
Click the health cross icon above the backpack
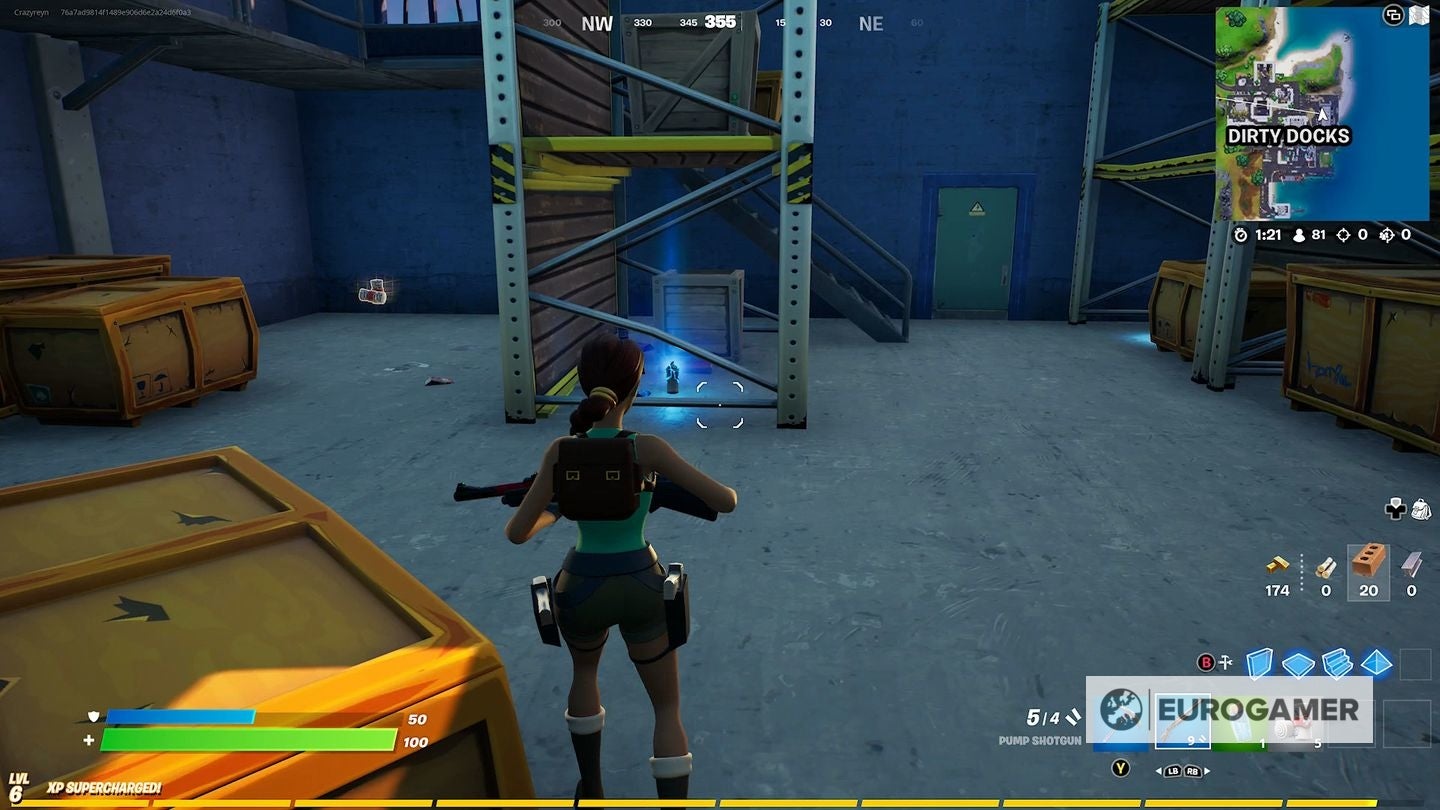(1396, 509)
